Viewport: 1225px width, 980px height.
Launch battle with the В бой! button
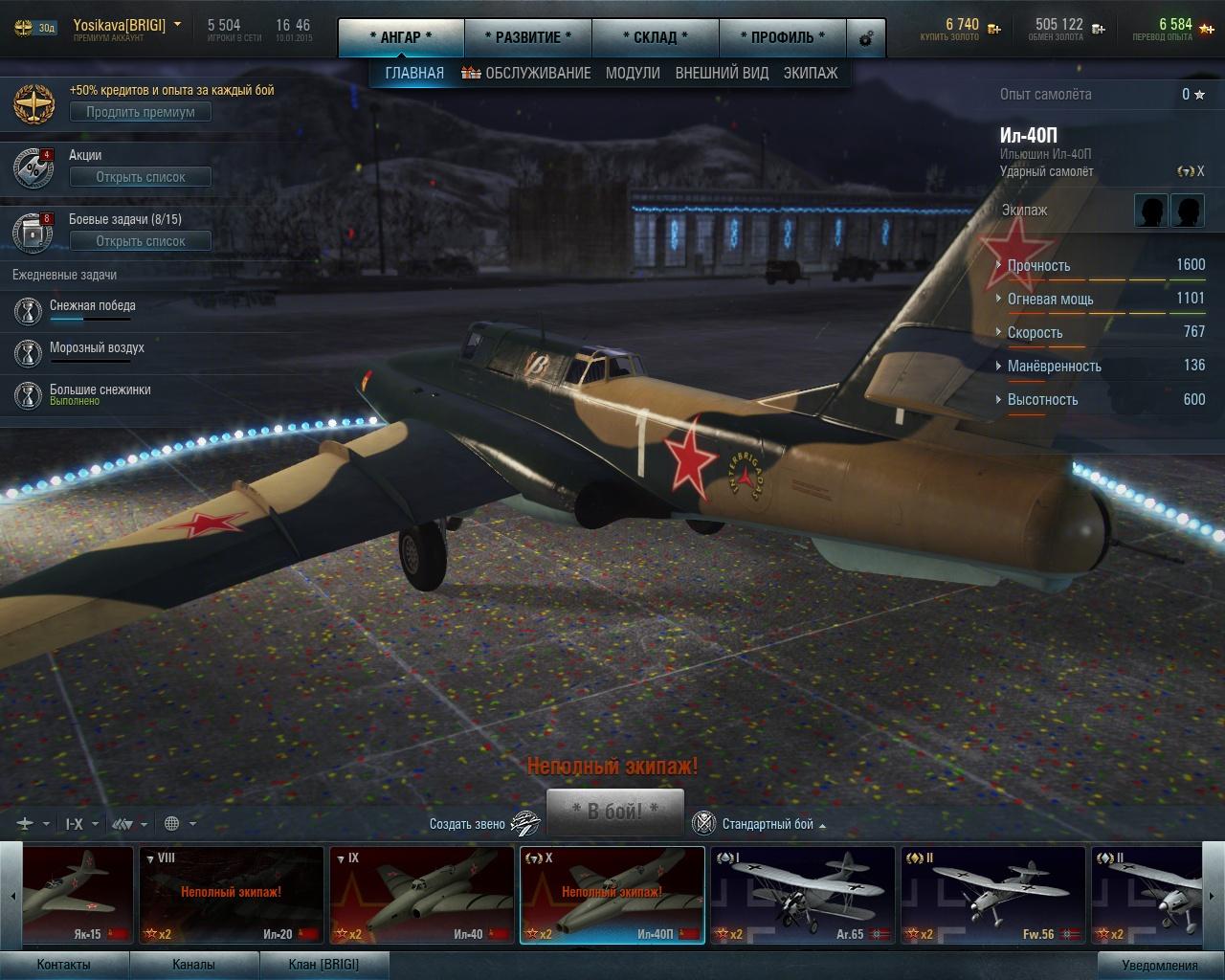pos(614,811)
